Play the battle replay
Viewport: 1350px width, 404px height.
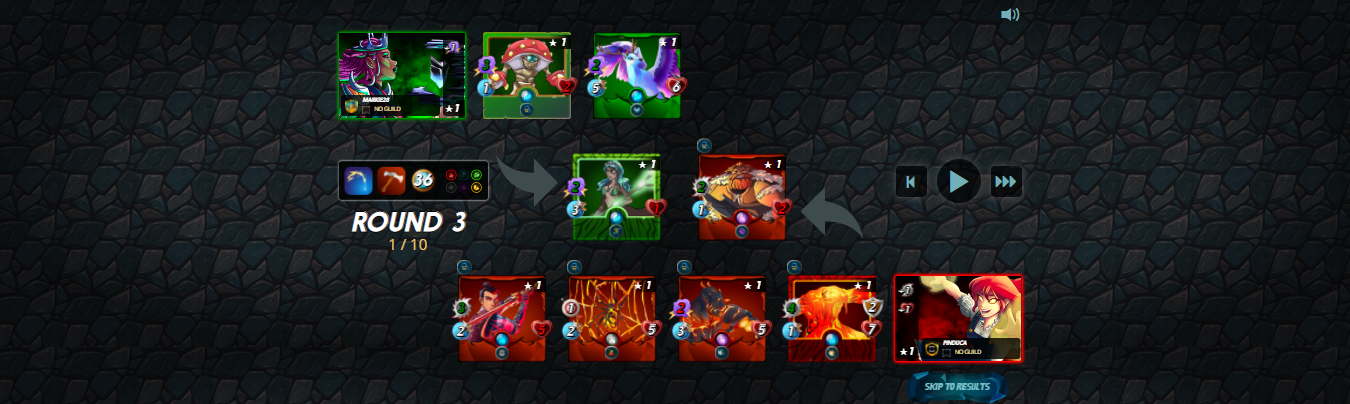(958, 181)
